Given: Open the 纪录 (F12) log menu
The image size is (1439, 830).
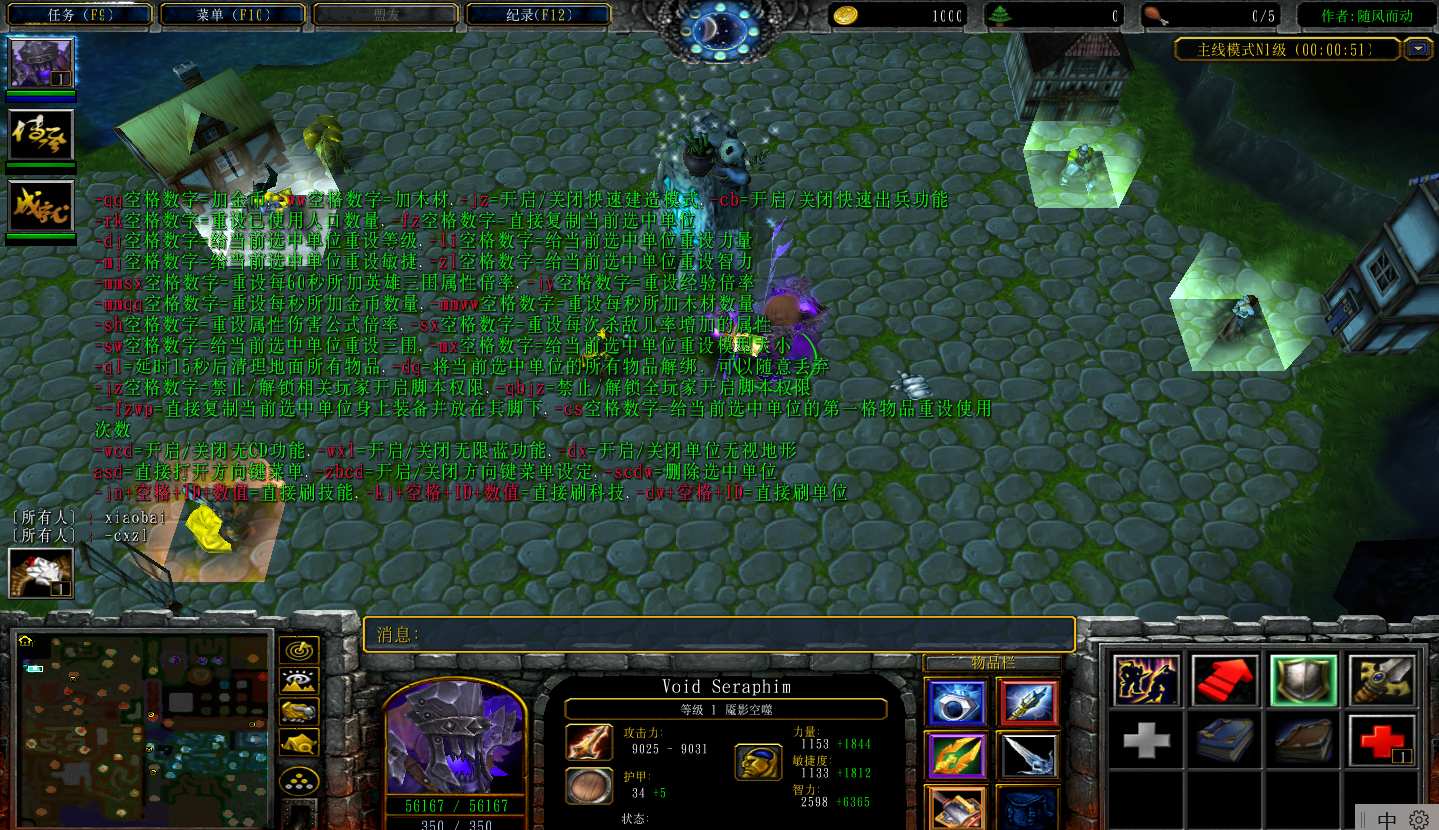Looking at the screenshot, I should point(538,15).
